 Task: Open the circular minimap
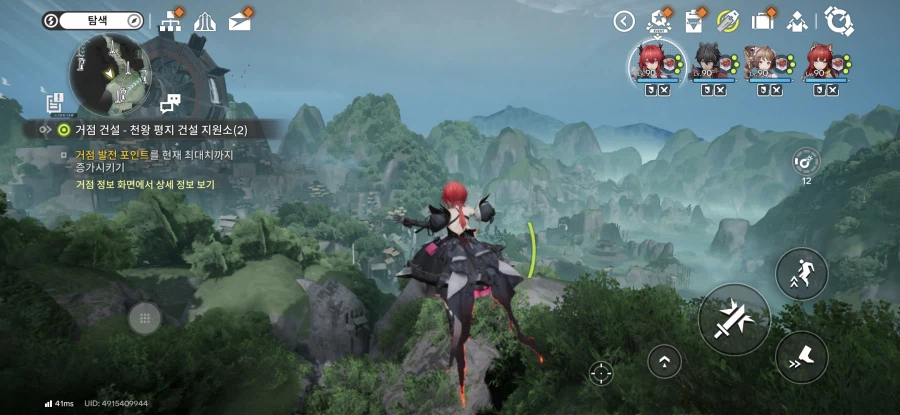tap(108, 72)
